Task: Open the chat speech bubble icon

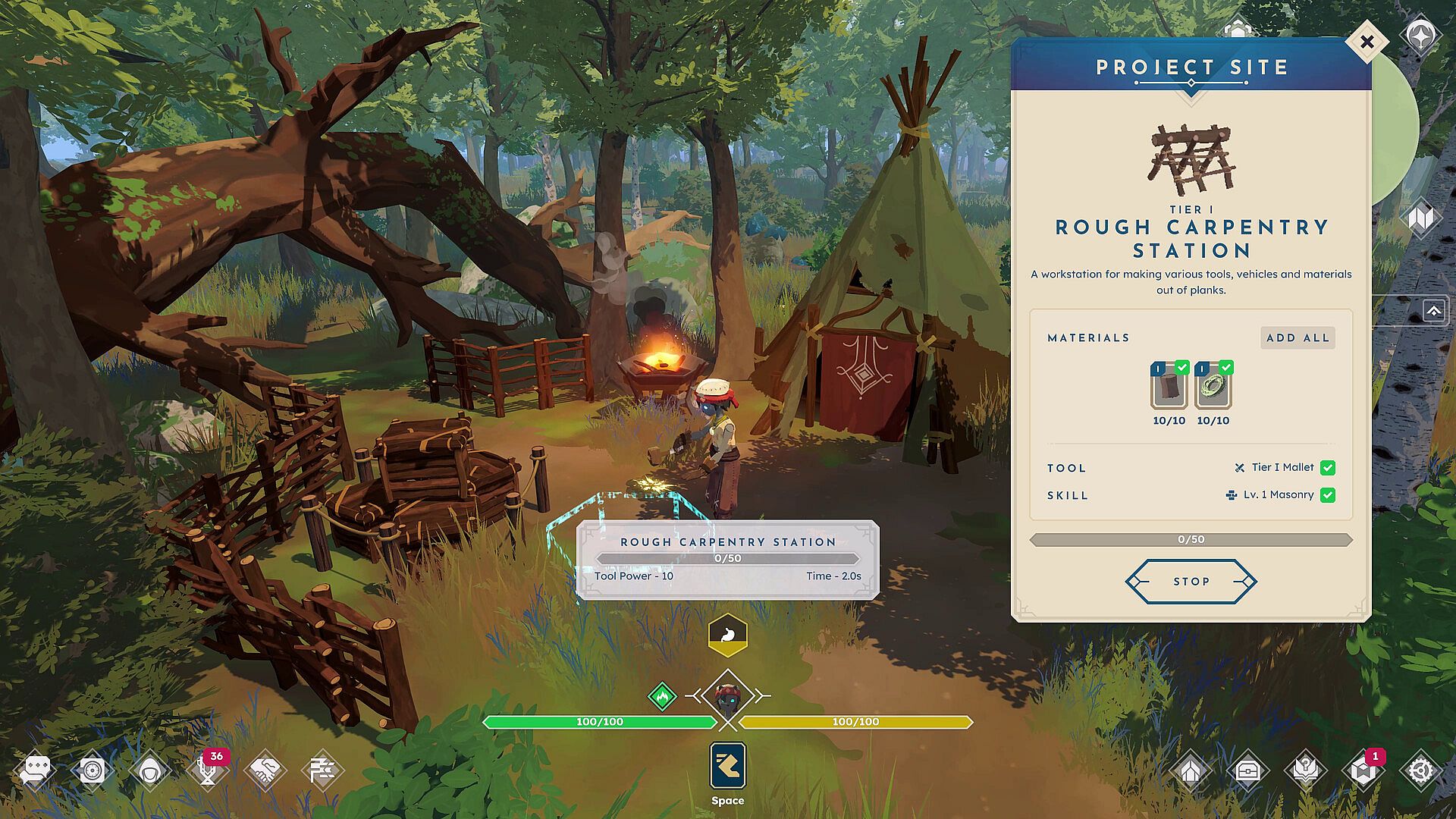Action: [36, 771]
